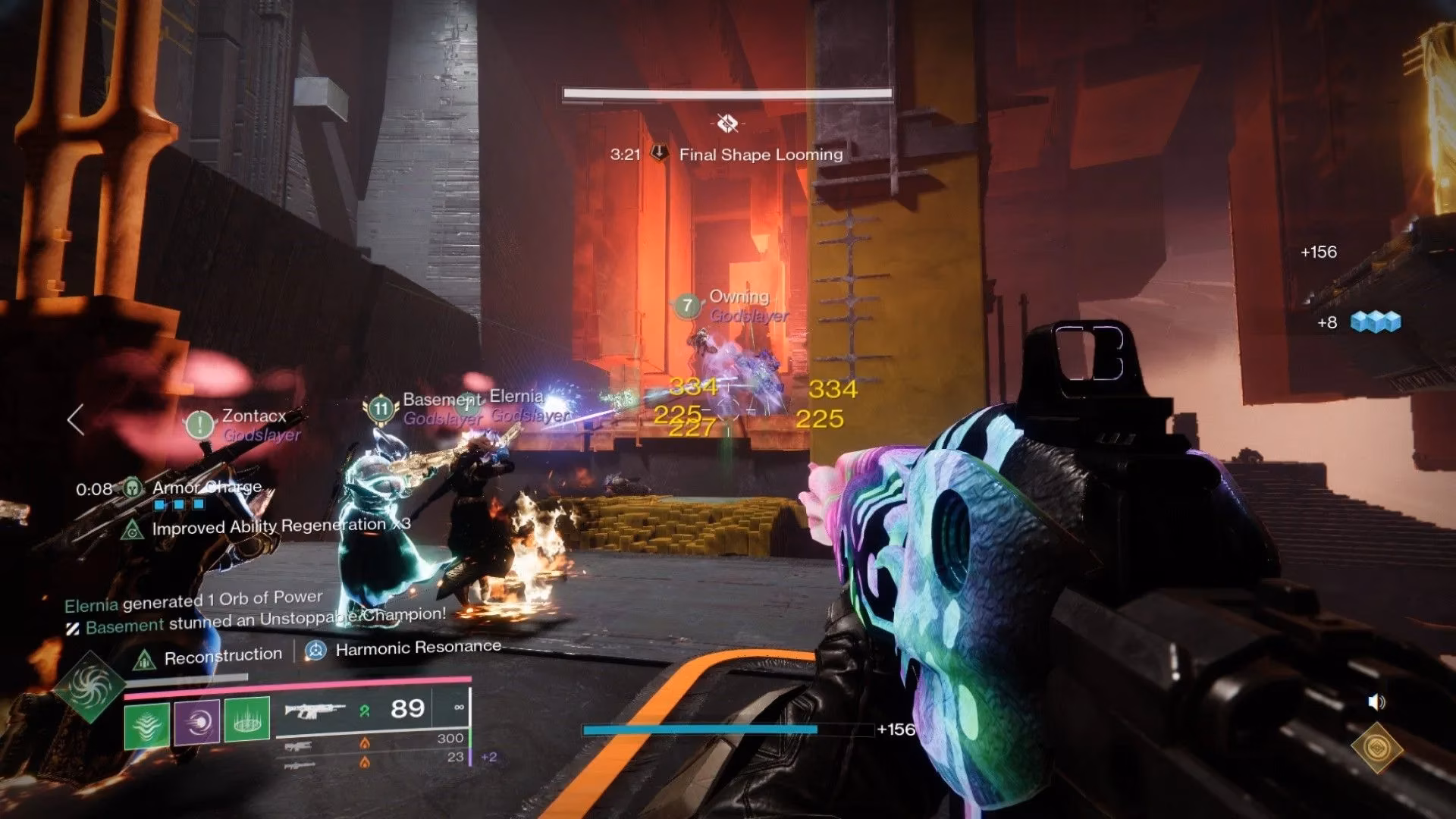Inspect the Reconstruction buff icon
The image size is (1456, 819).
coord(143,660)
